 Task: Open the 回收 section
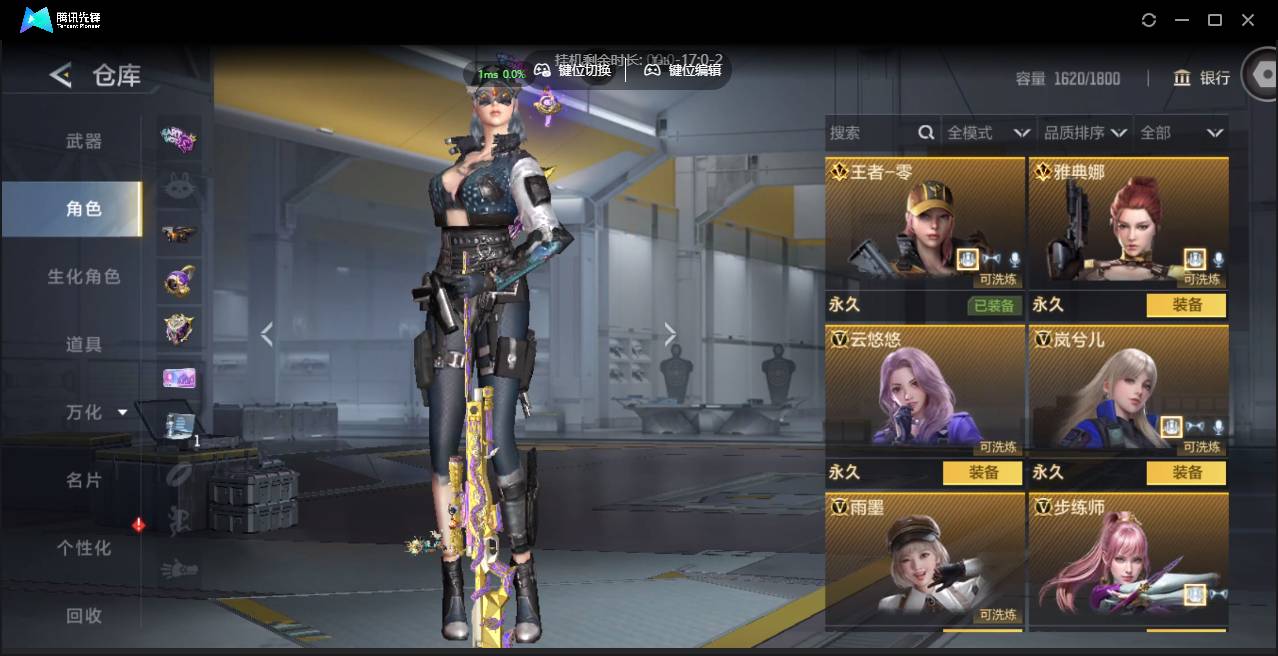[x=84, y=616]
